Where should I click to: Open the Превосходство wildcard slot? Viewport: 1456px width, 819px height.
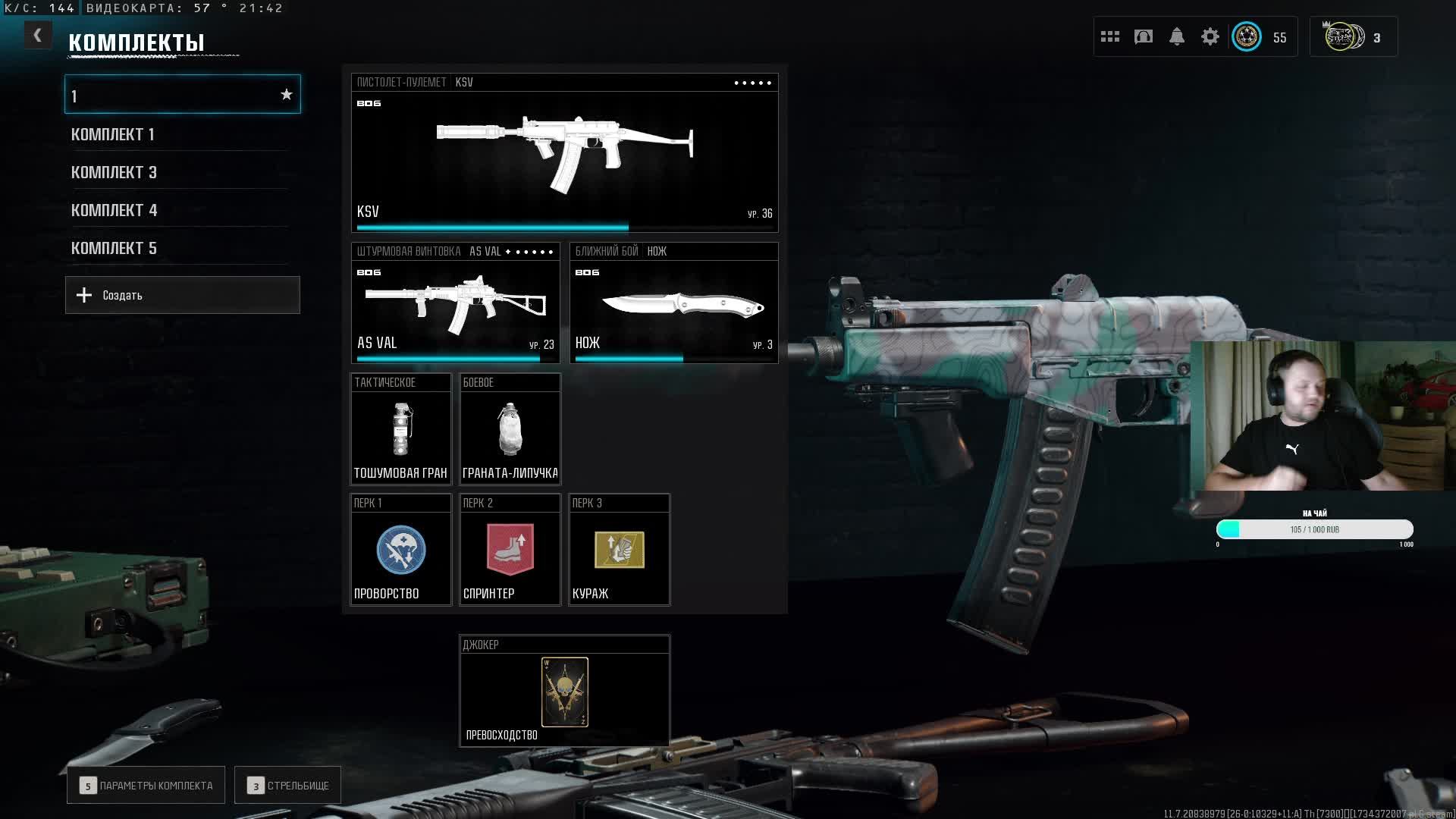point(564,692)
